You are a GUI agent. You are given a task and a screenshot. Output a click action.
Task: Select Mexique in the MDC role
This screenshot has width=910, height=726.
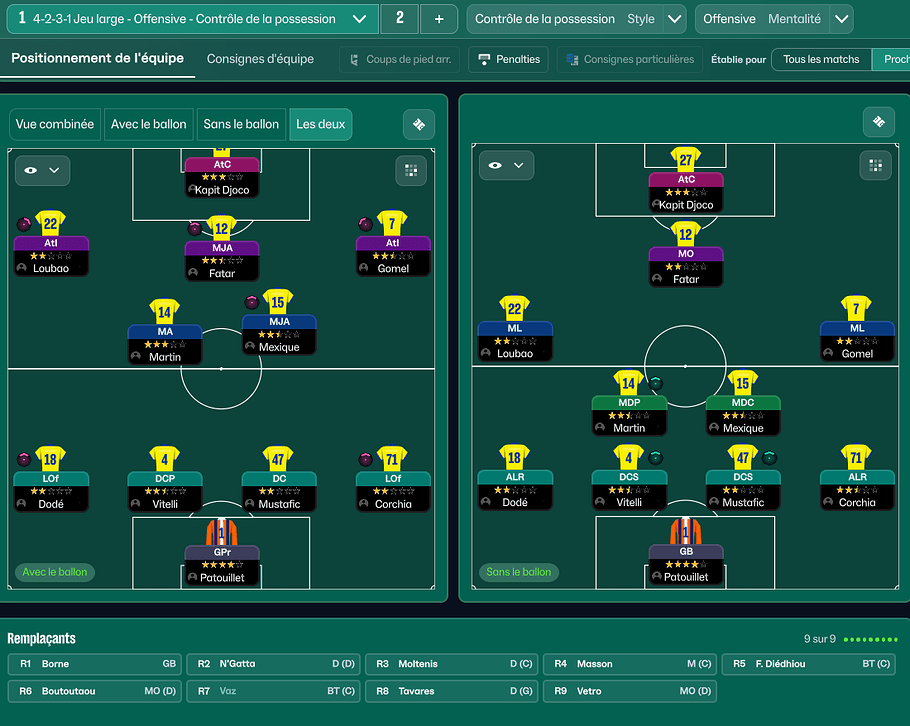pyautogui.click(x=743, y=415)
